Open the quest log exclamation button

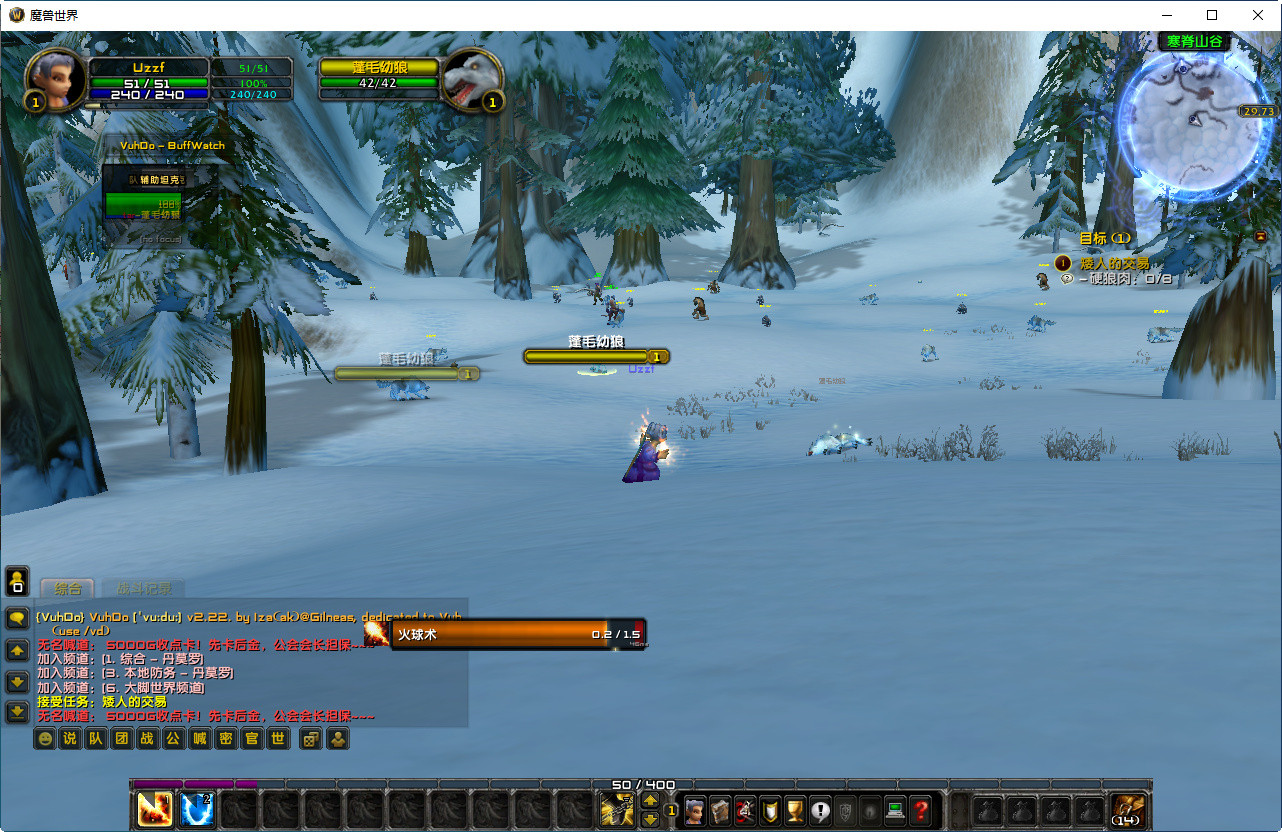click(821, 810)
